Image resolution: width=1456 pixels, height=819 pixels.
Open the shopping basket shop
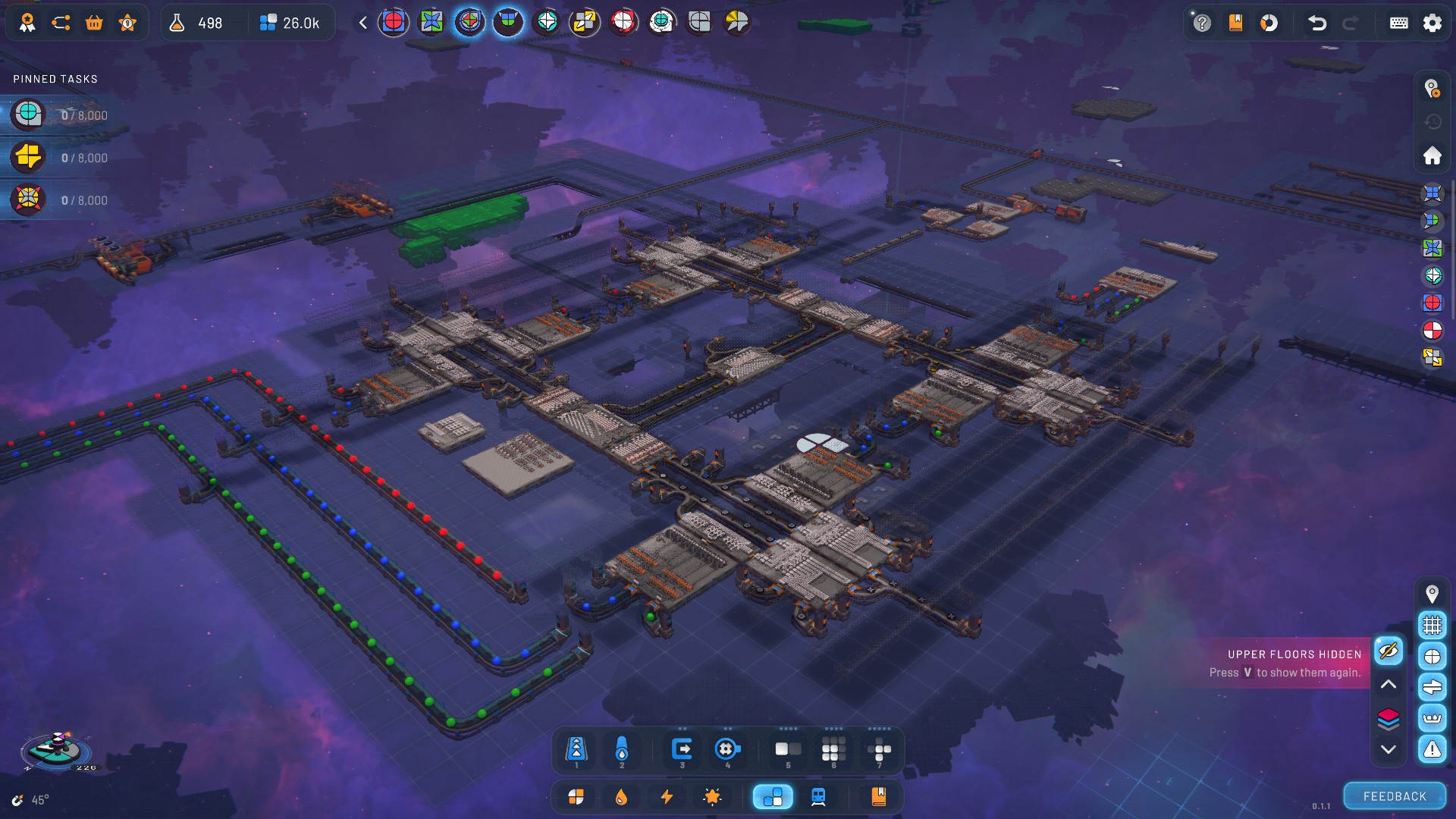click(x=94, y=23)
